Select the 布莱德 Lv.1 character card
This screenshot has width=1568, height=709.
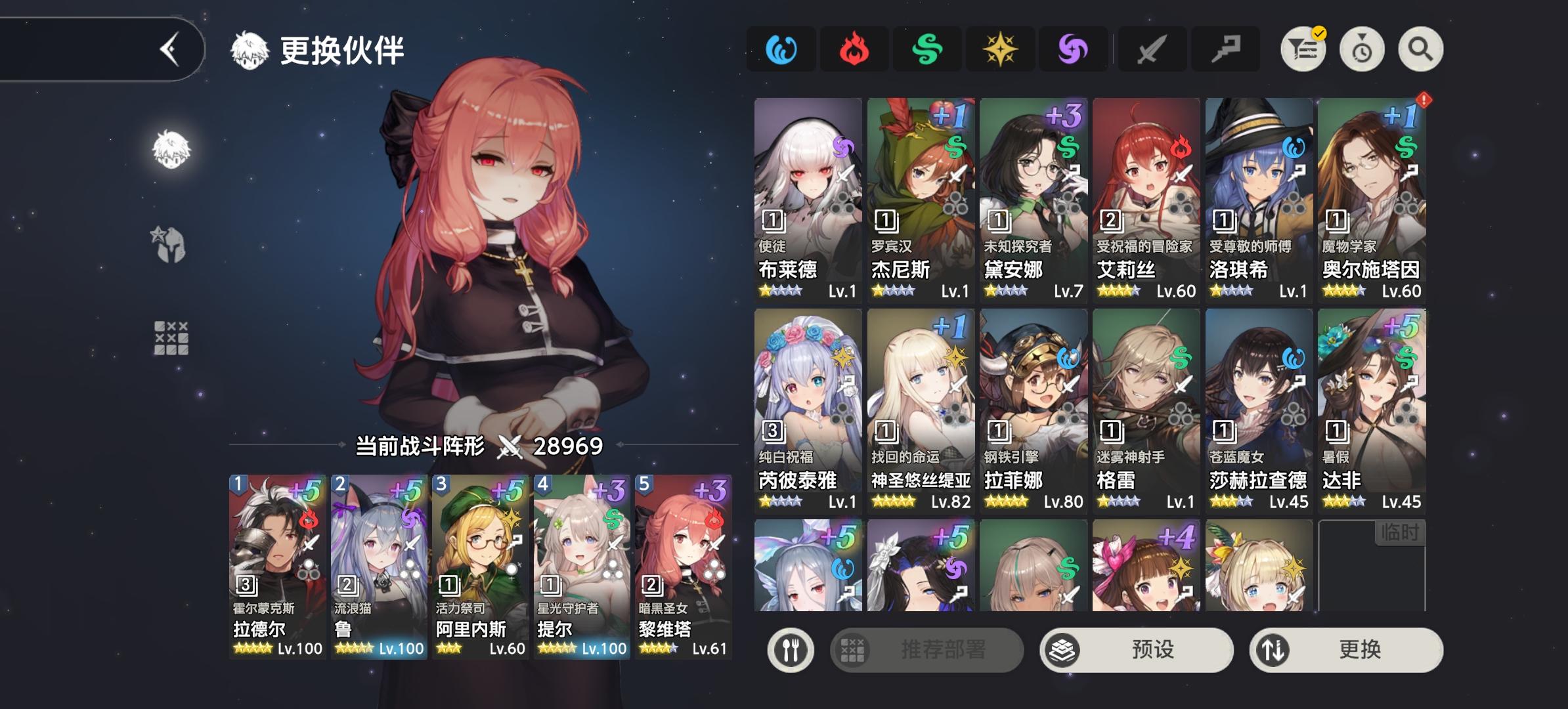tap(806, 197)
